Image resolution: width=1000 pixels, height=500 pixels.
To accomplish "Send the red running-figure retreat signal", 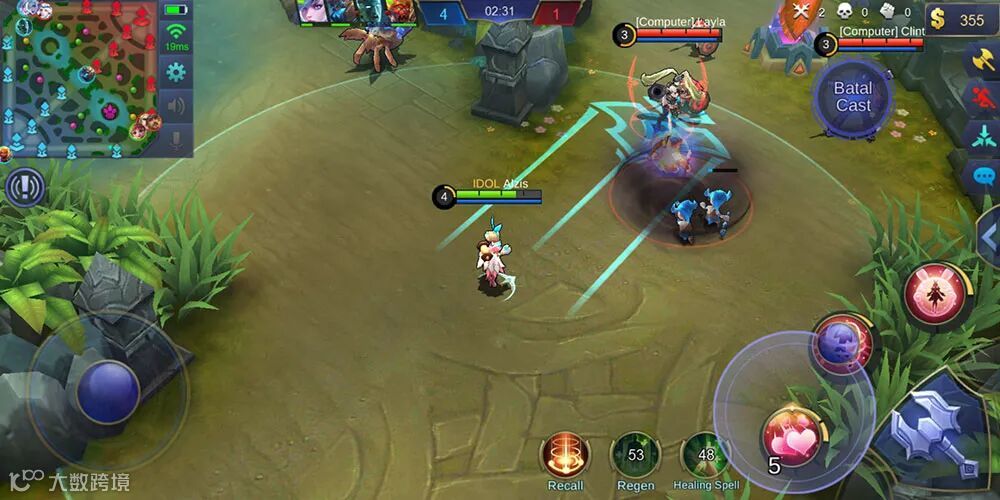I will [980, 97].
